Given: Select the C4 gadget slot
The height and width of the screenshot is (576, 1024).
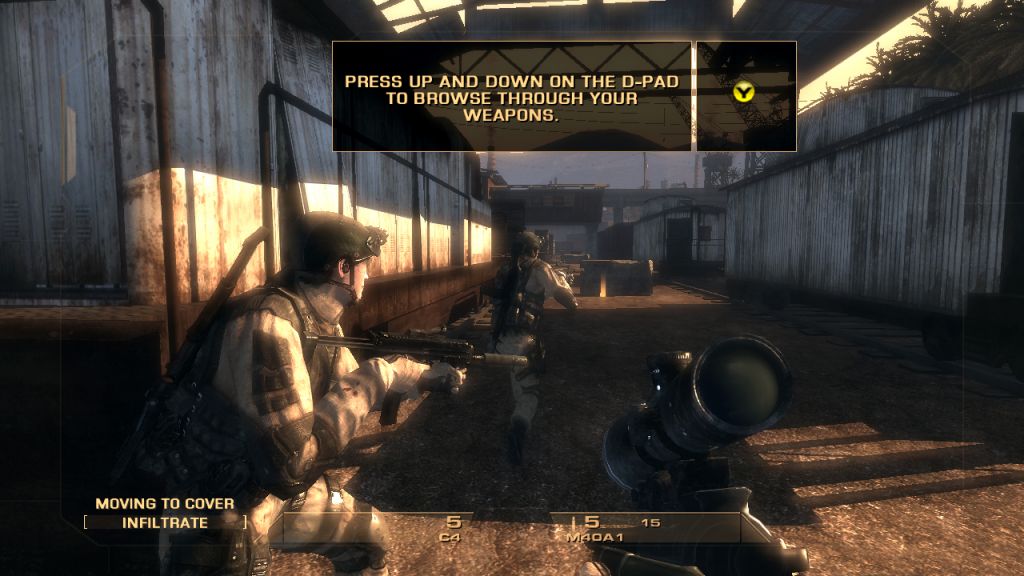Looking at the screenshot, I should point(453,527).
